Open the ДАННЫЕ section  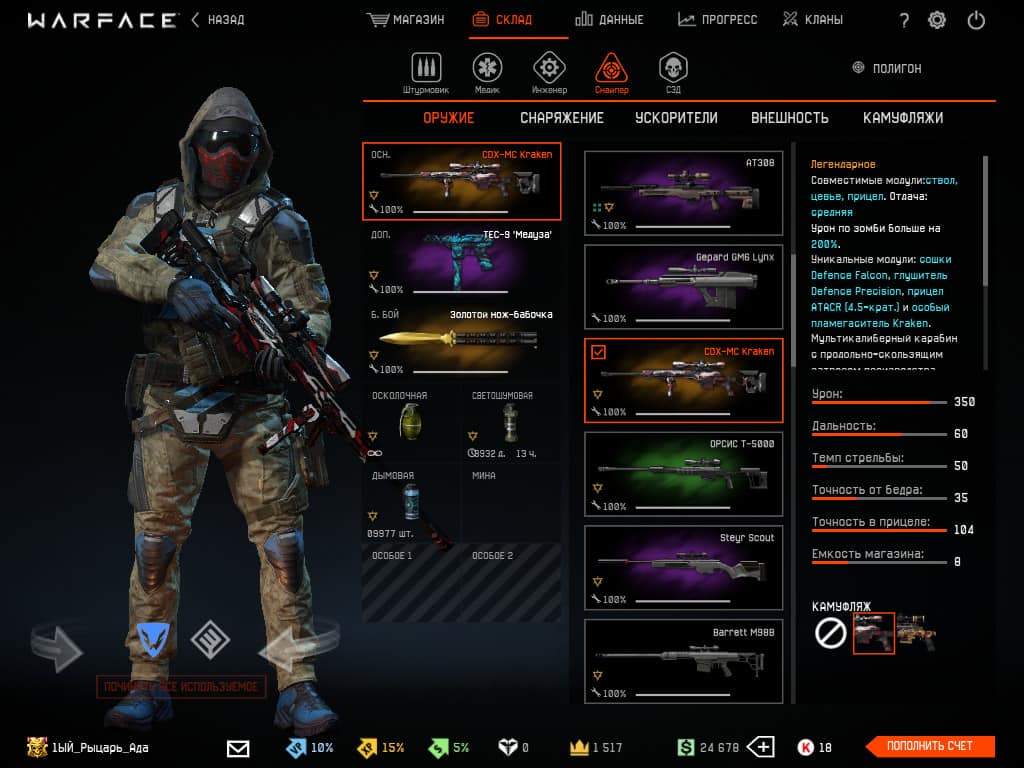coord(609,20)
